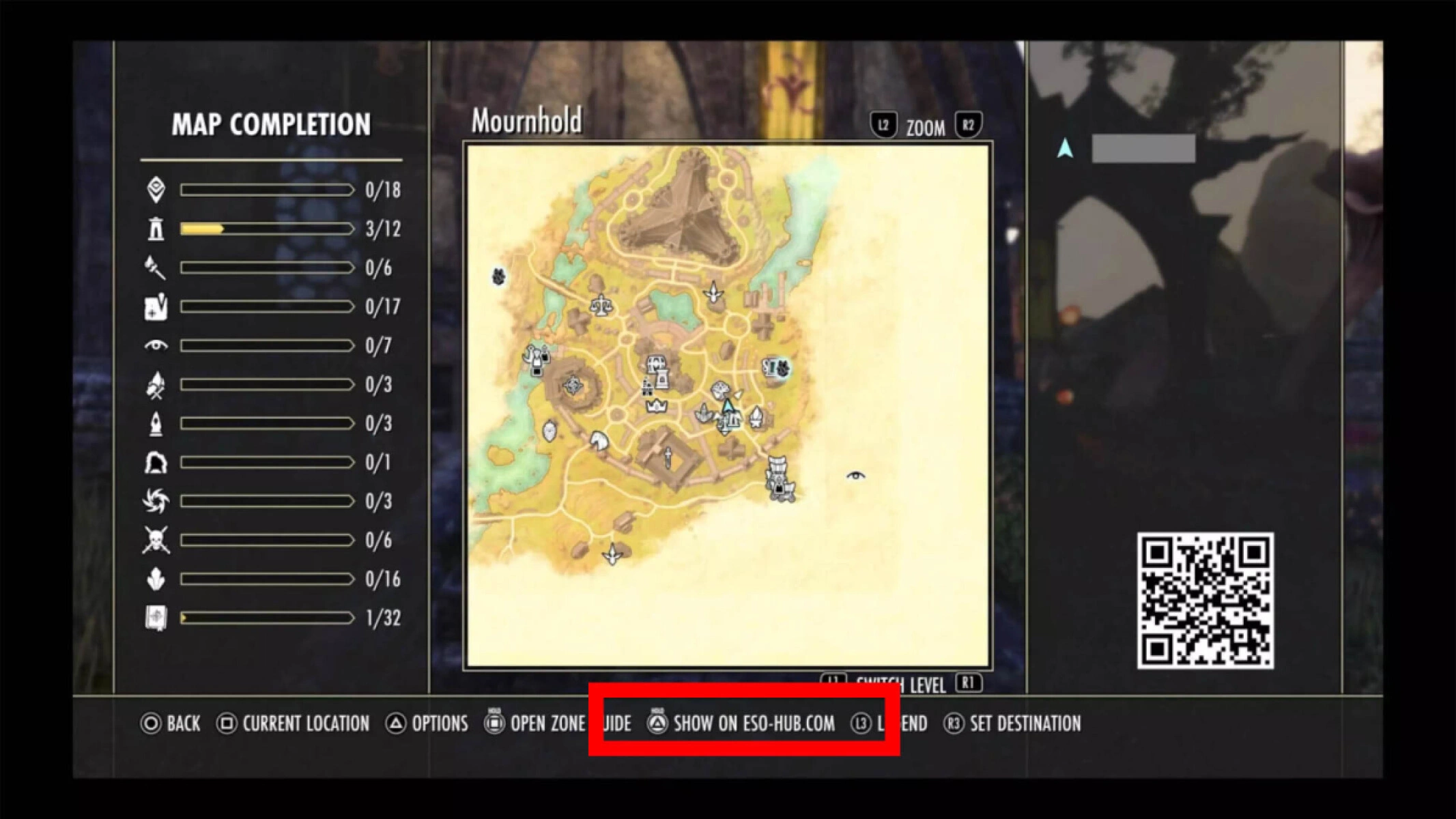Click the horse-head stables icon on the map

[x=598, y=440]
